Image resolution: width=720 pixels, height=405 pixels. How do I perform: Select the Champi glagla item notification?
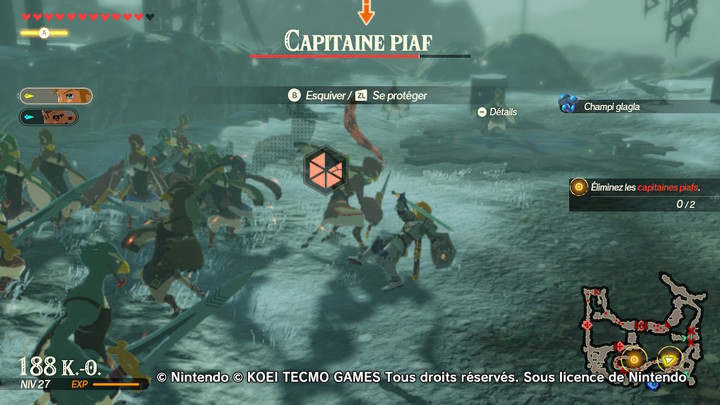(x=610, y=104)
